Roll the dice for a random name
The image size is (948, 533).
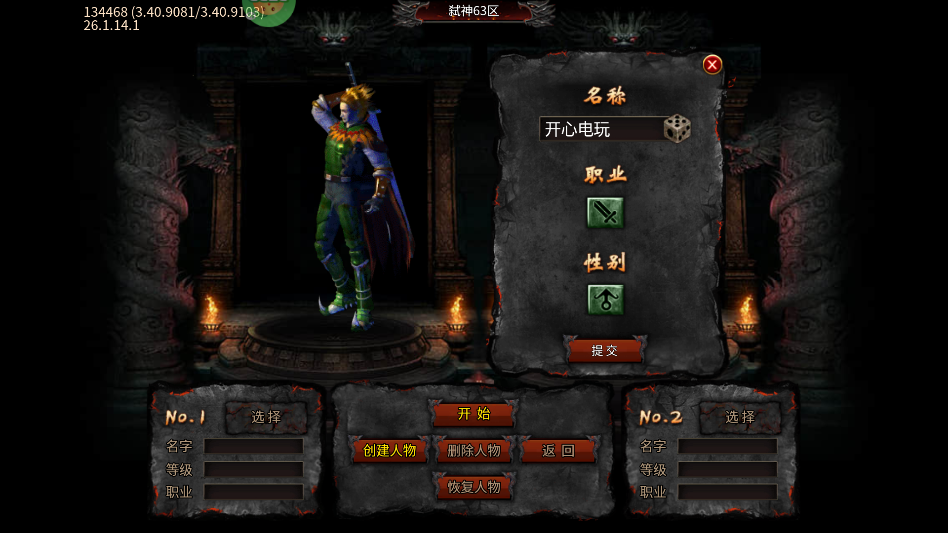point(677,129)
